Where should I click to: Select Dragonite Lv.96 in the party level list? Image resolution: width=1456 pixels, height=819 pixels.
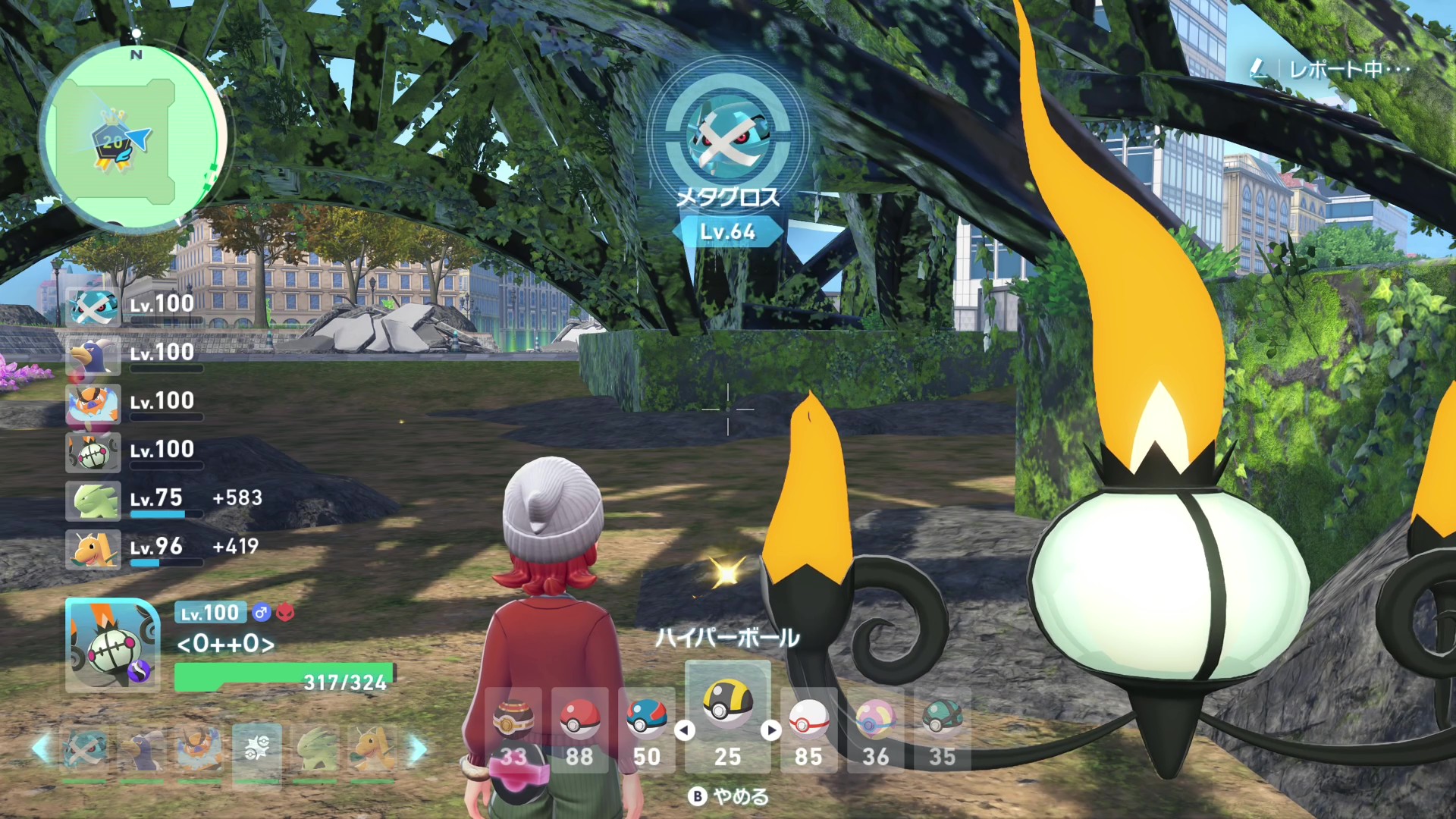coord(93,548)
